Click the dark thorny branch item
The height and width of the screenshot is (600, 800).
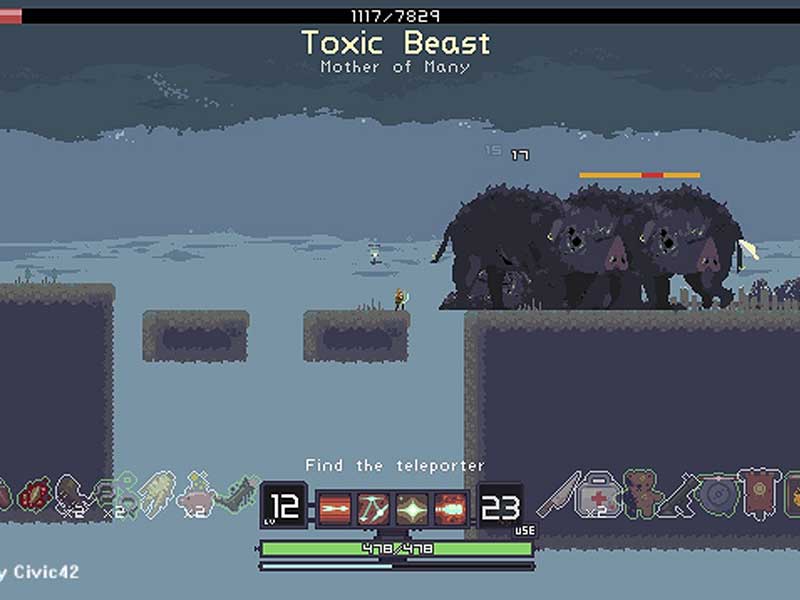click(236, 493)
